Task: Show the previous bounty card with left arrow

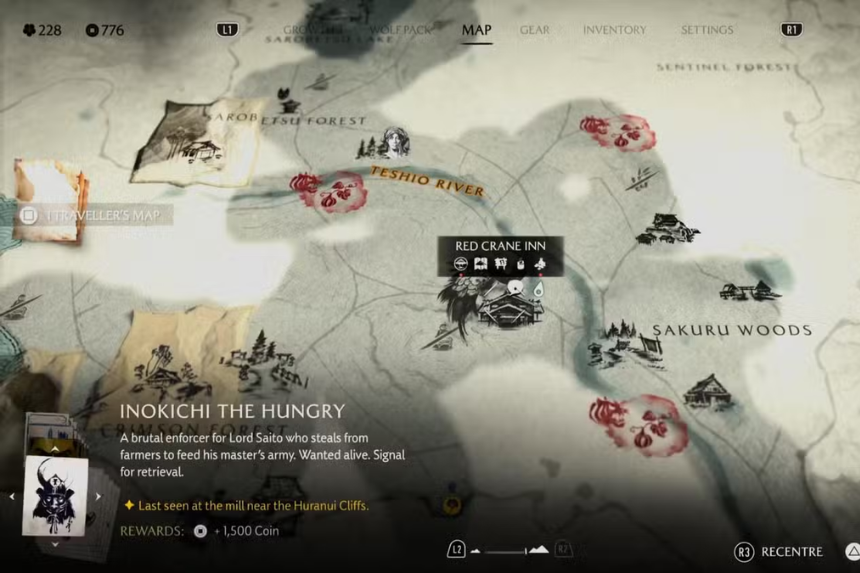Action: [x=12, y=496]
